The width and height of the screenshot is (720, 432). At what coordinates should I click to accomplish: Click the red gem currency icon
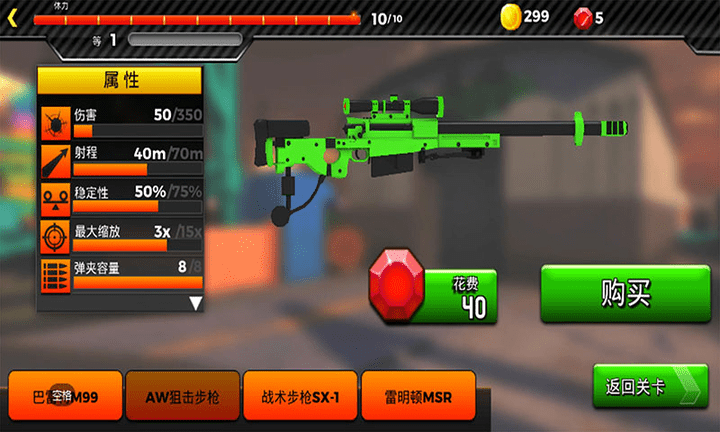pyautogui.click(x=583, y=16)
